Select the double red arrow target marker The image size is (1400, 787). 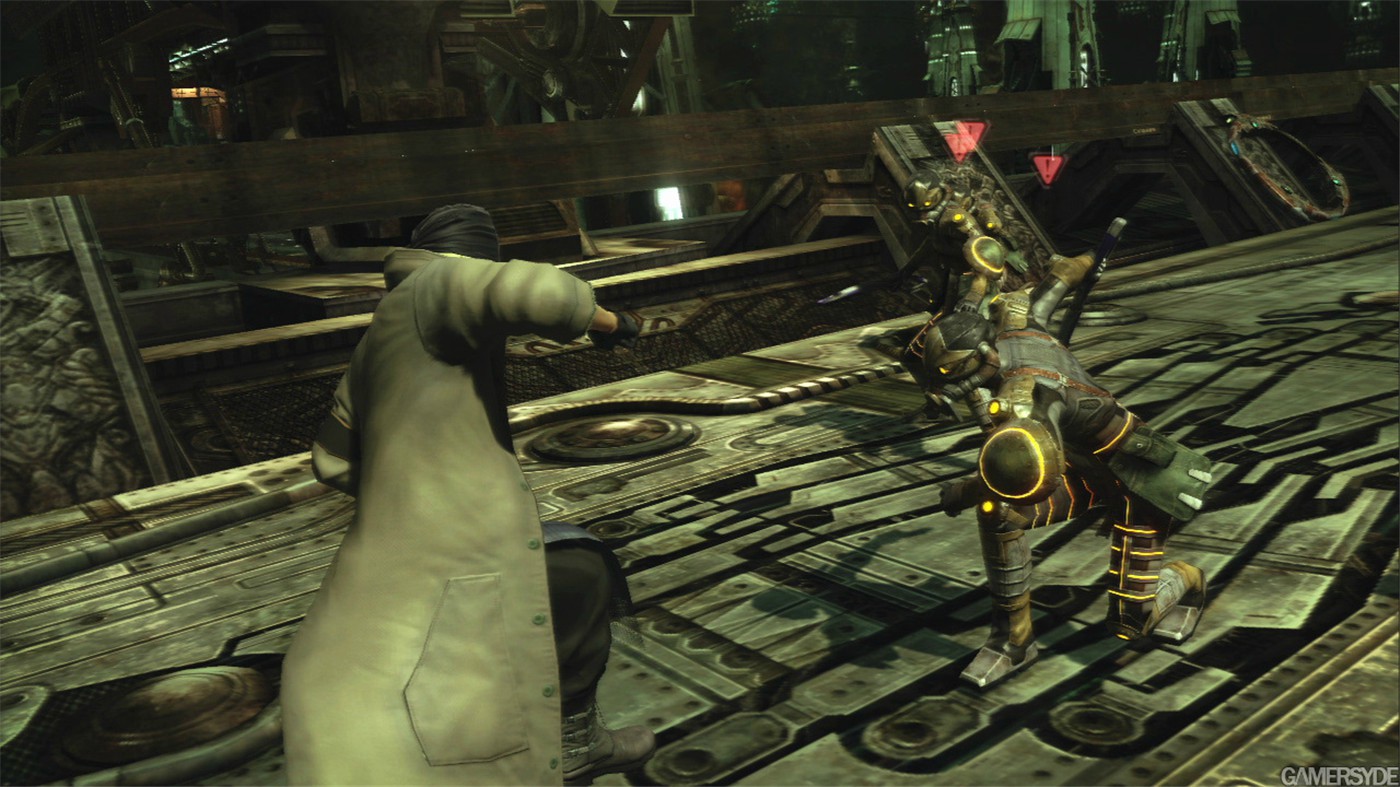965,141
